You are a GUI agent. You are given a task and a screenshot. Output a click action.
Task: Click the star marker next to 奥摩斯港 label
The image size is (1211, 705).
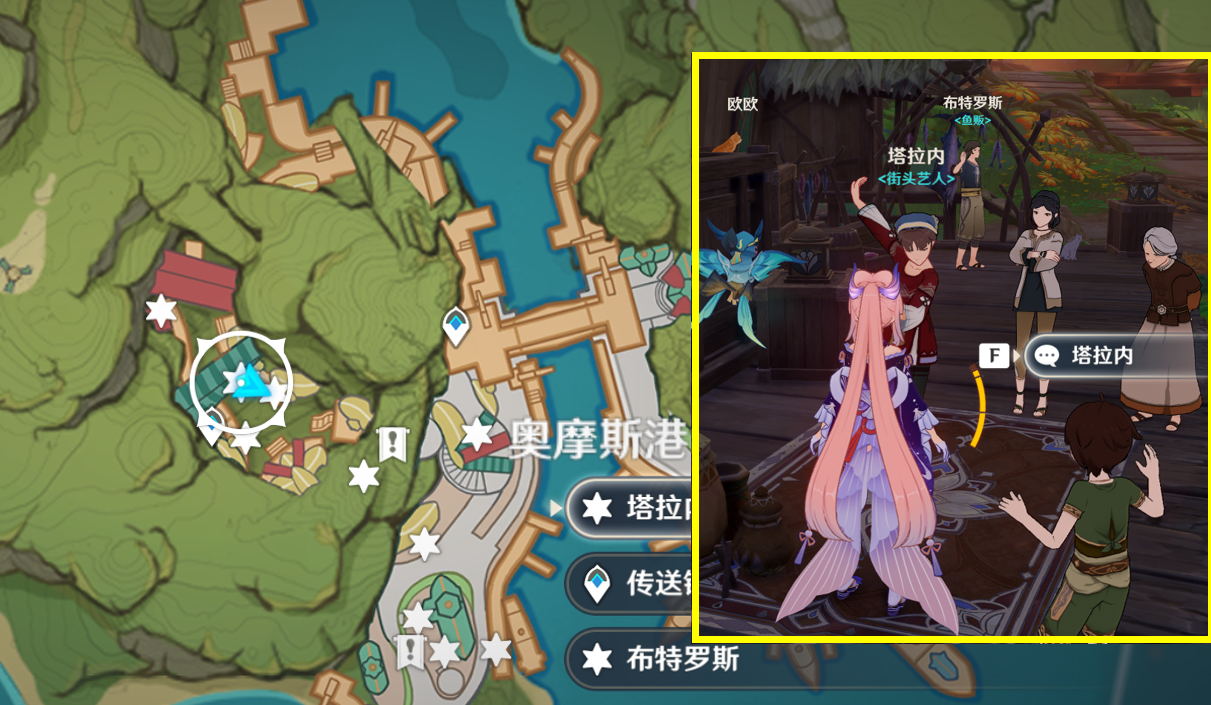pos(478,434)
